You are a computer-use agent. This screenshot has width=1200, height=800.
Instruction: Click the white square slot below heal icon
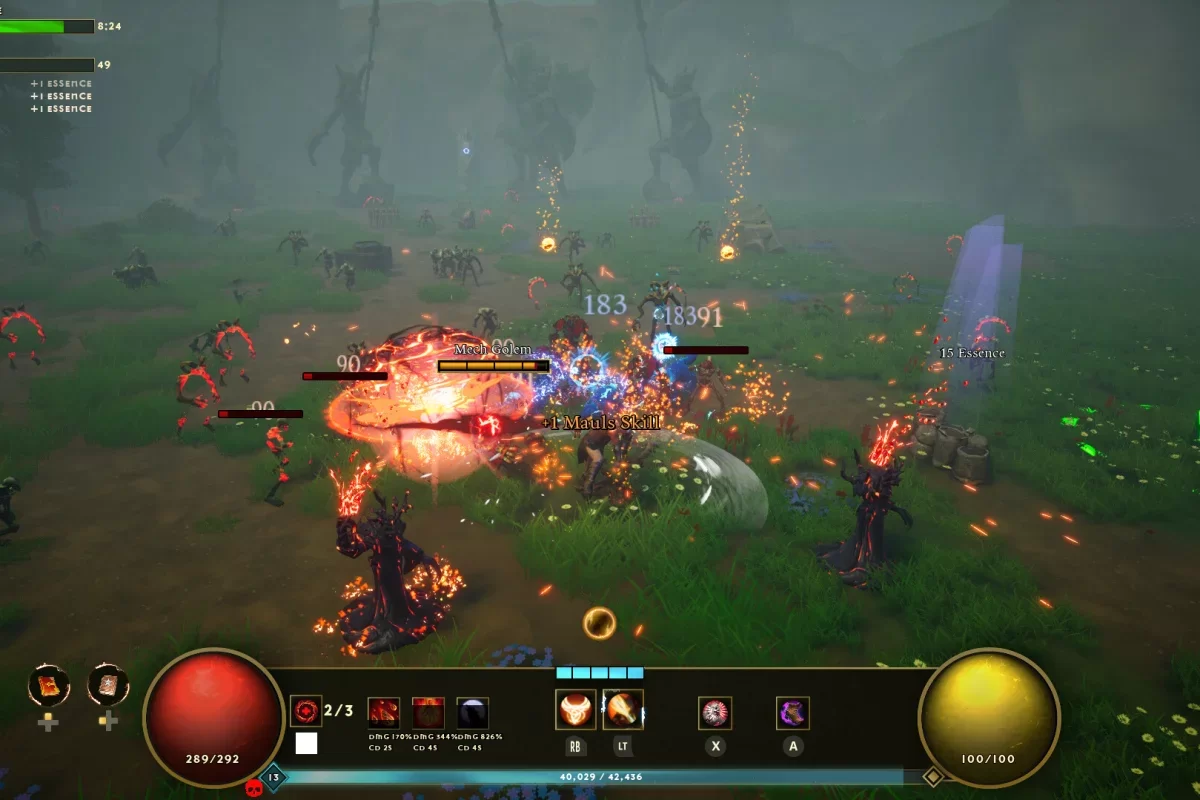tap(306, 743)
